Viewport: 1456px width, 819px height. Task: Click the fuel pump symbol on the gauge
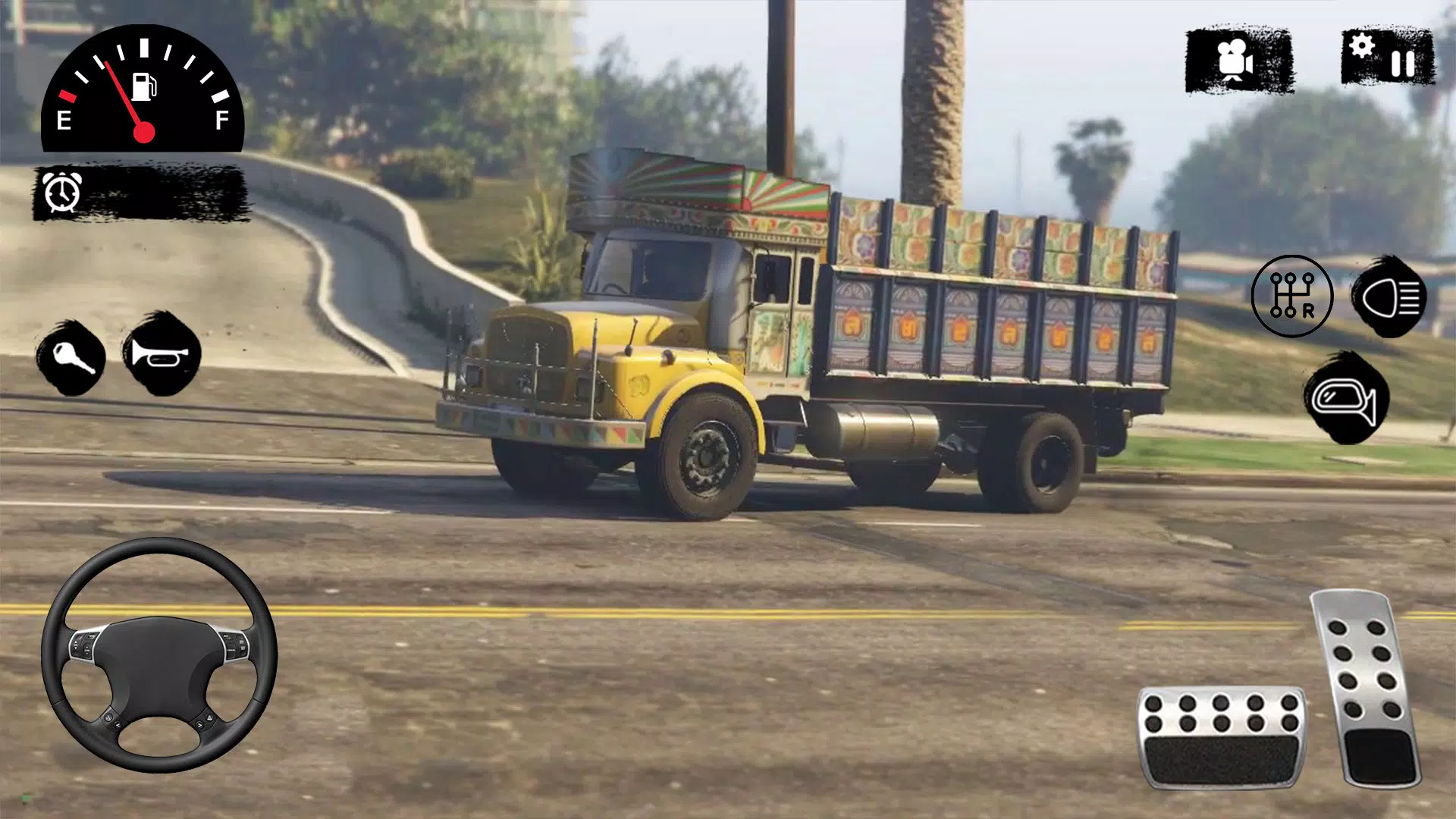[143, 86]
